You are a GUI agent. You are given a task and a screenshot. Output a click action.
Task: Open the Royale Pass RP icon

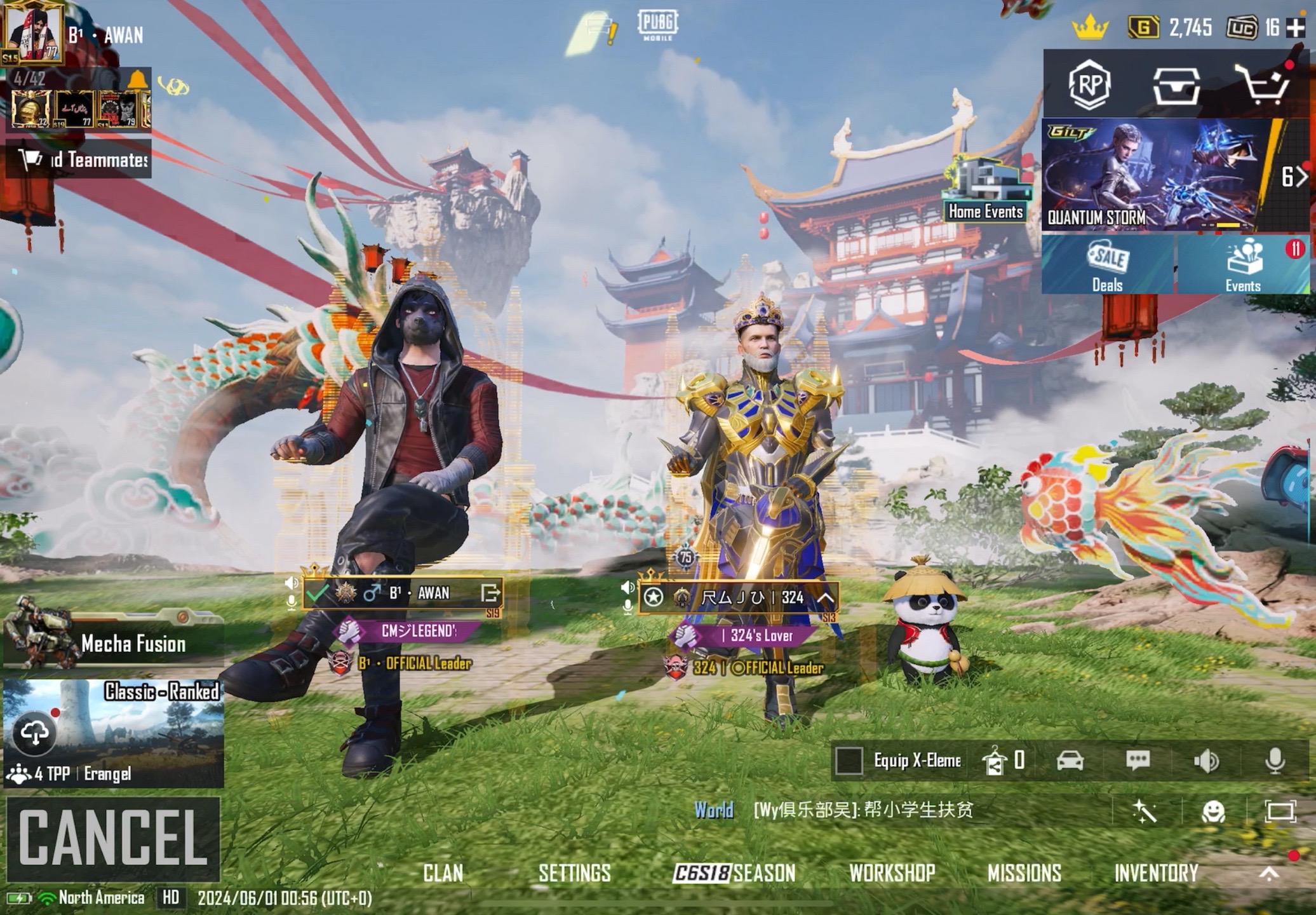(x=1090, y=85)
